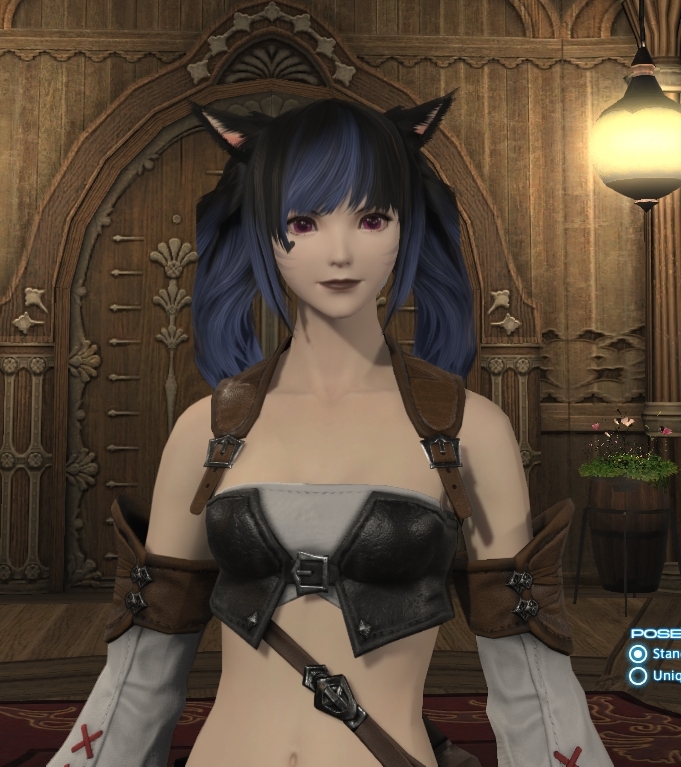Select the Standard pose radio option
This screenshot has height=767, width=681.
pos(638,654)
